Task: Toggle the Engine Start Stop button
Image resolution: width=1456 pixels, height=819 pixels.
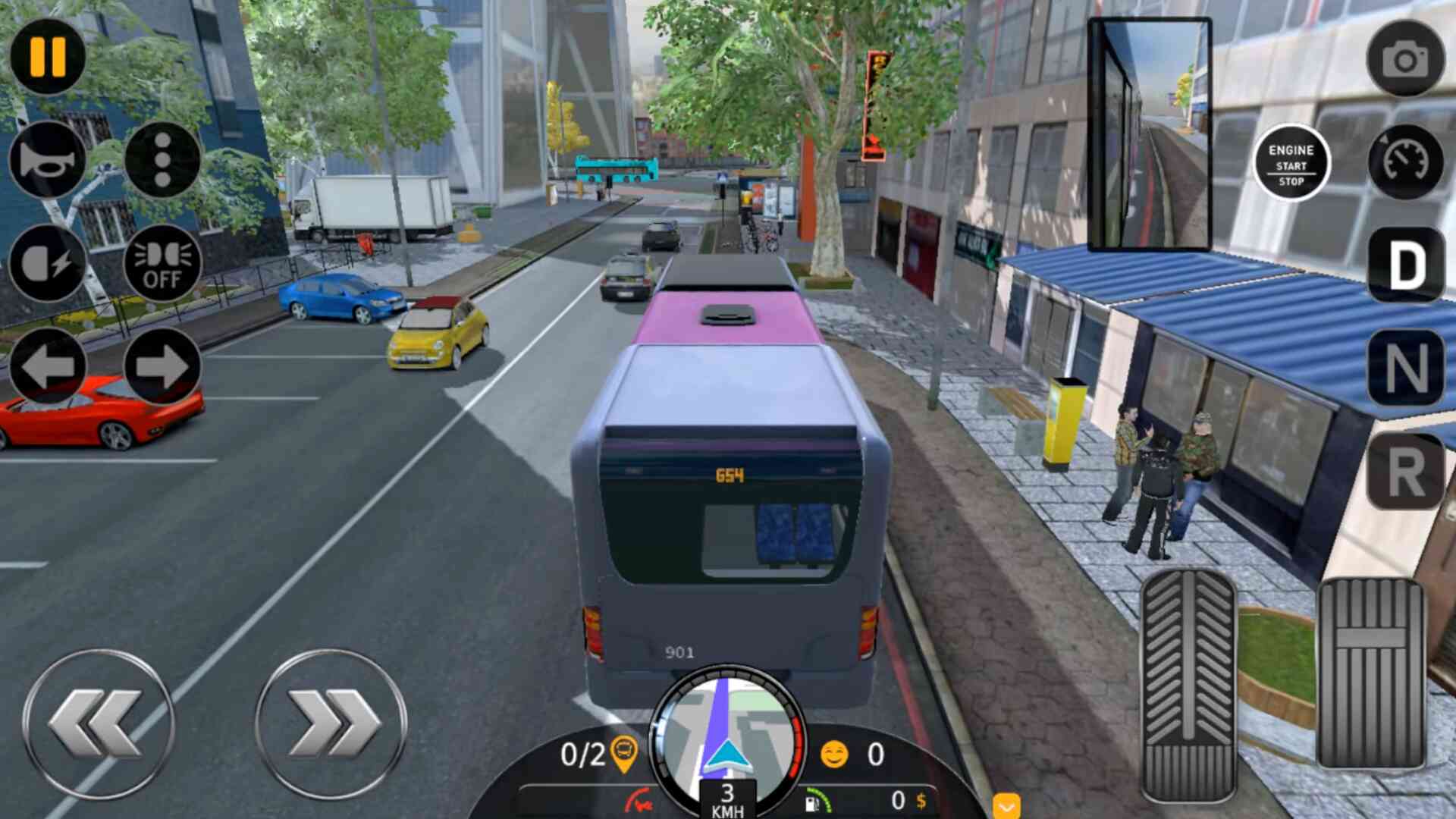Action: (1291, 164)
